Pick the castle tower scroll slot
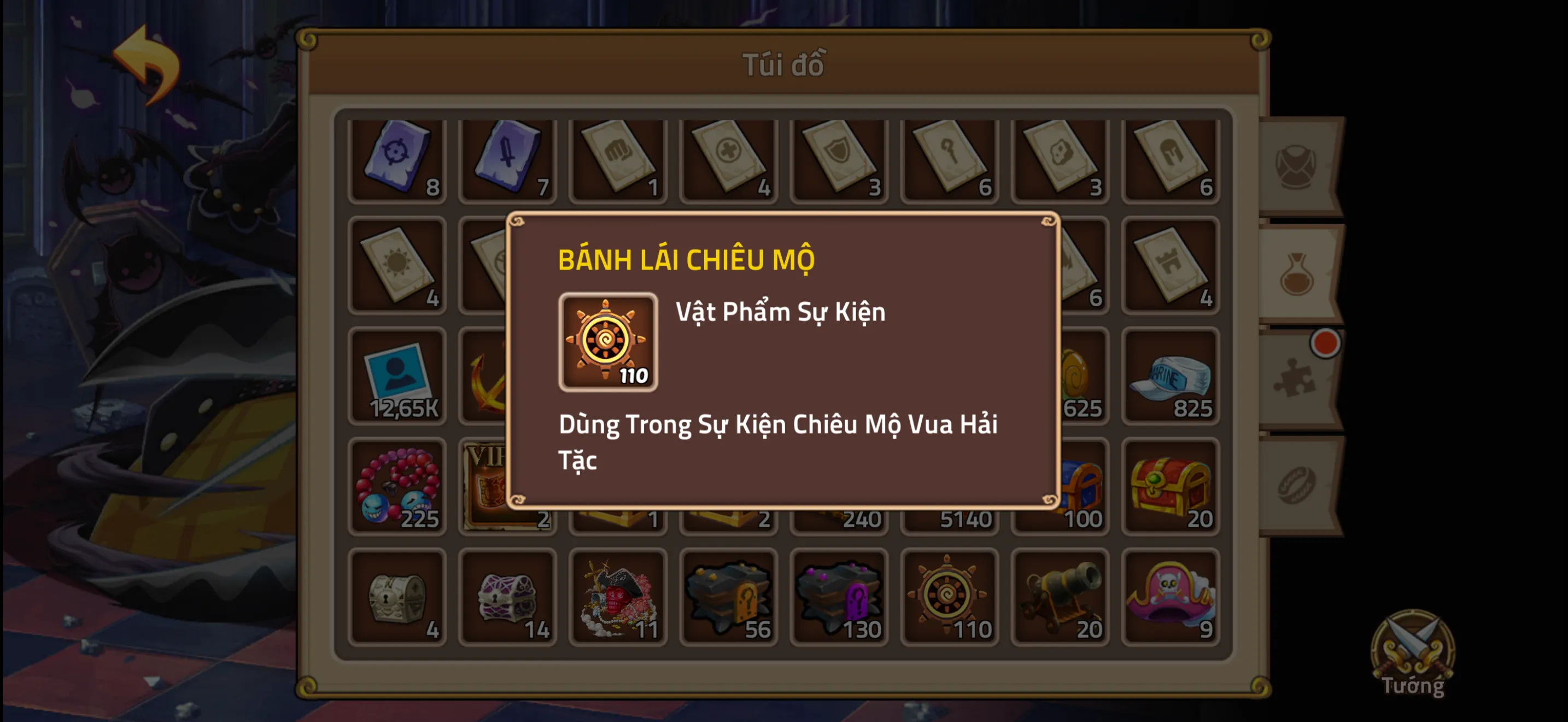The width and height of the screenshot is (1568, 722). (1170, 265)
